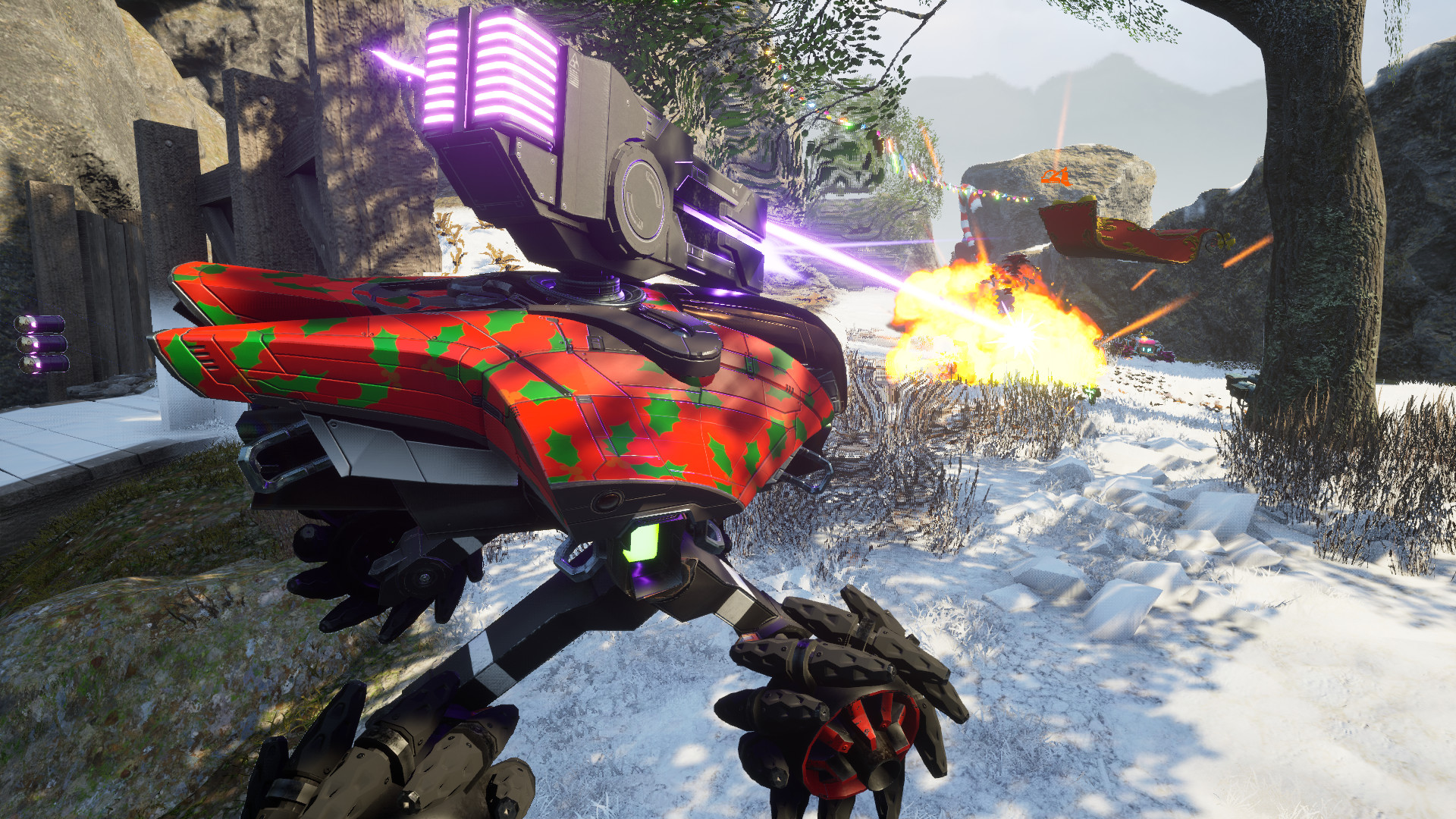This screenshot has width=1456, height=819.
Task: Select the turret's rotating base mount
Action: tap(588, 288)
